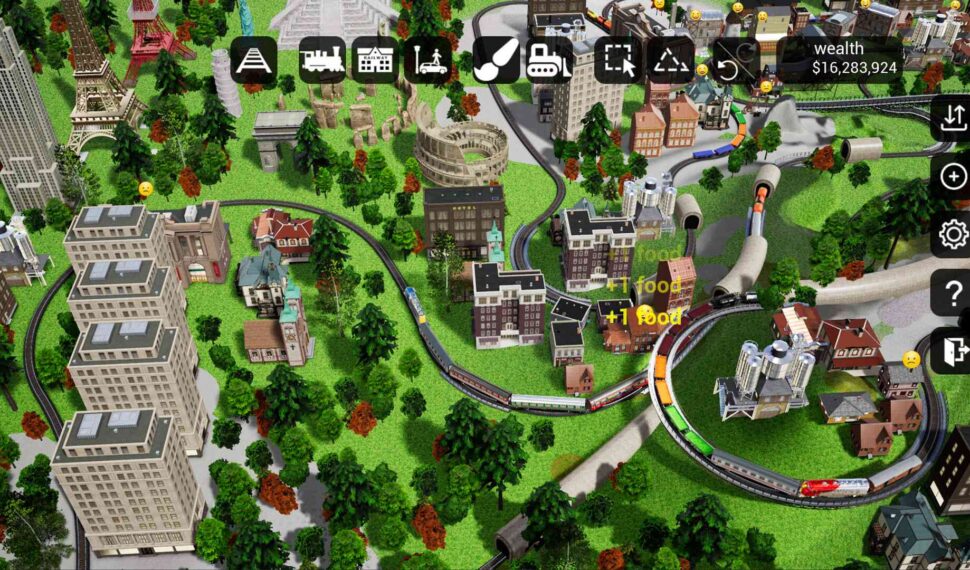Image resolution: width=970 pixels, height=570 pixels.
Task: Open the road and car tool
Action: coord(427,60)
